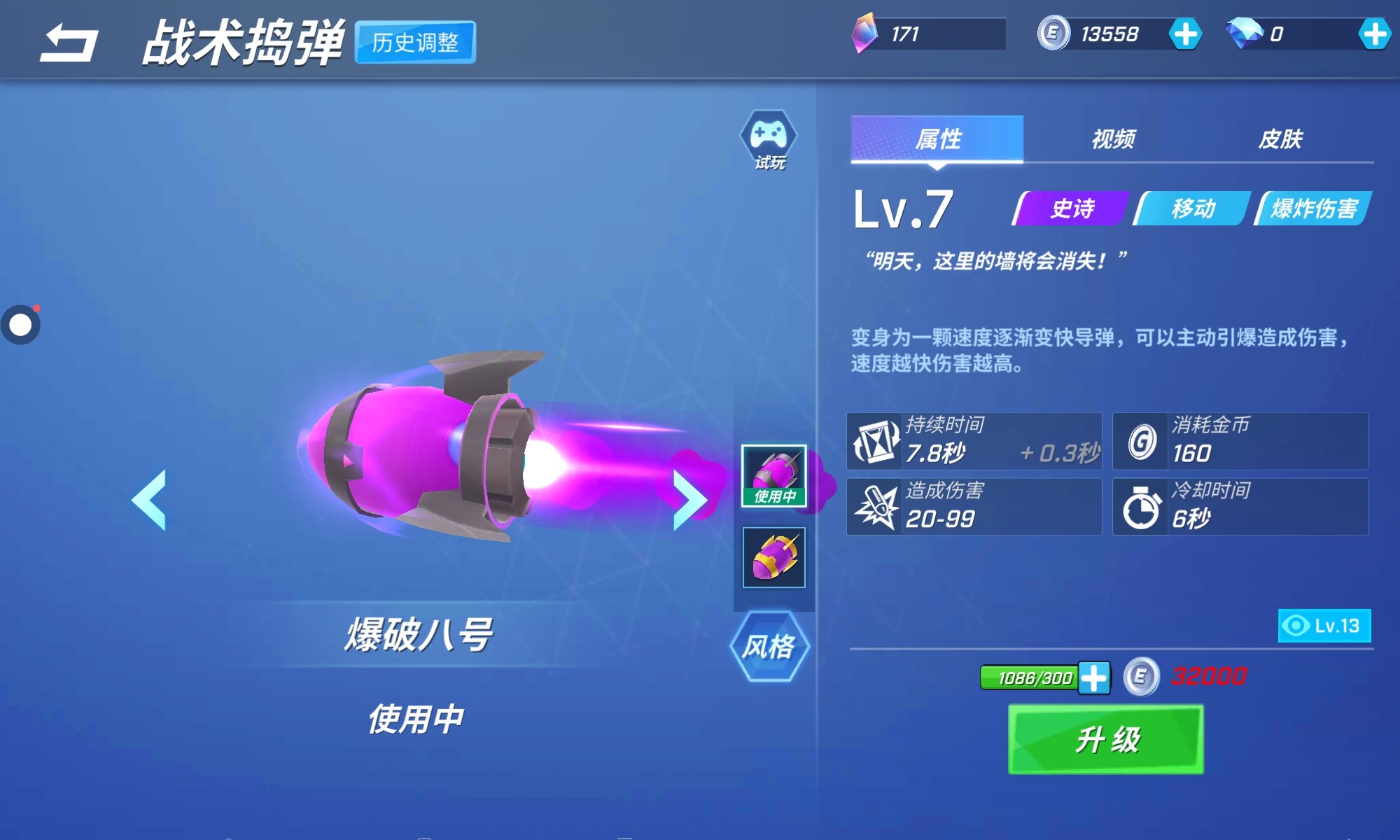The image size is (1400, 840).
Task: Open the 皮肤 skins tab
Action: (x=1280, y=139)
